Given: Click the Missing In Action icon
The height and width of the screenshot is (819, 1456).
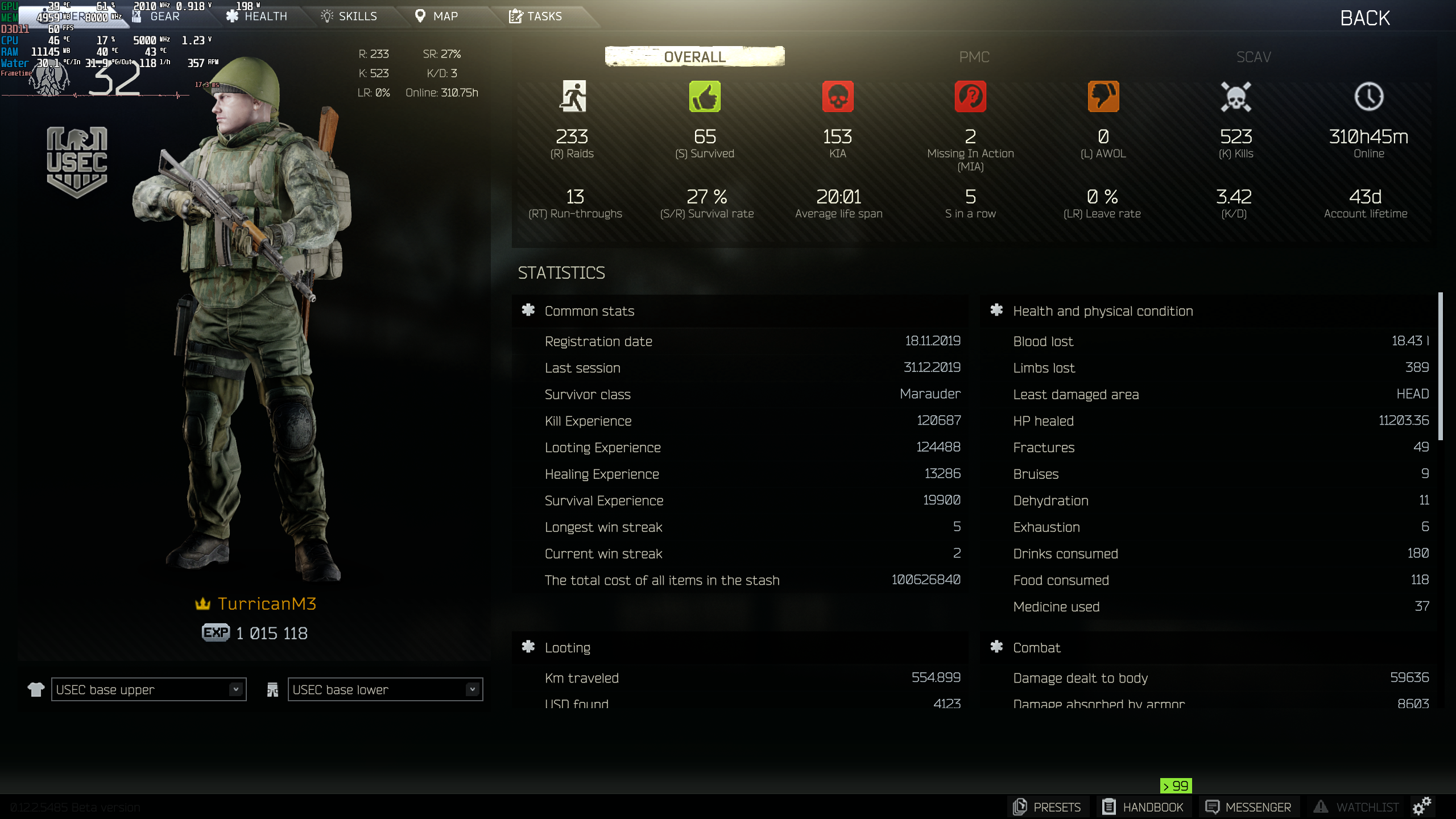Looking at the screenshot, I should (971, 97).
